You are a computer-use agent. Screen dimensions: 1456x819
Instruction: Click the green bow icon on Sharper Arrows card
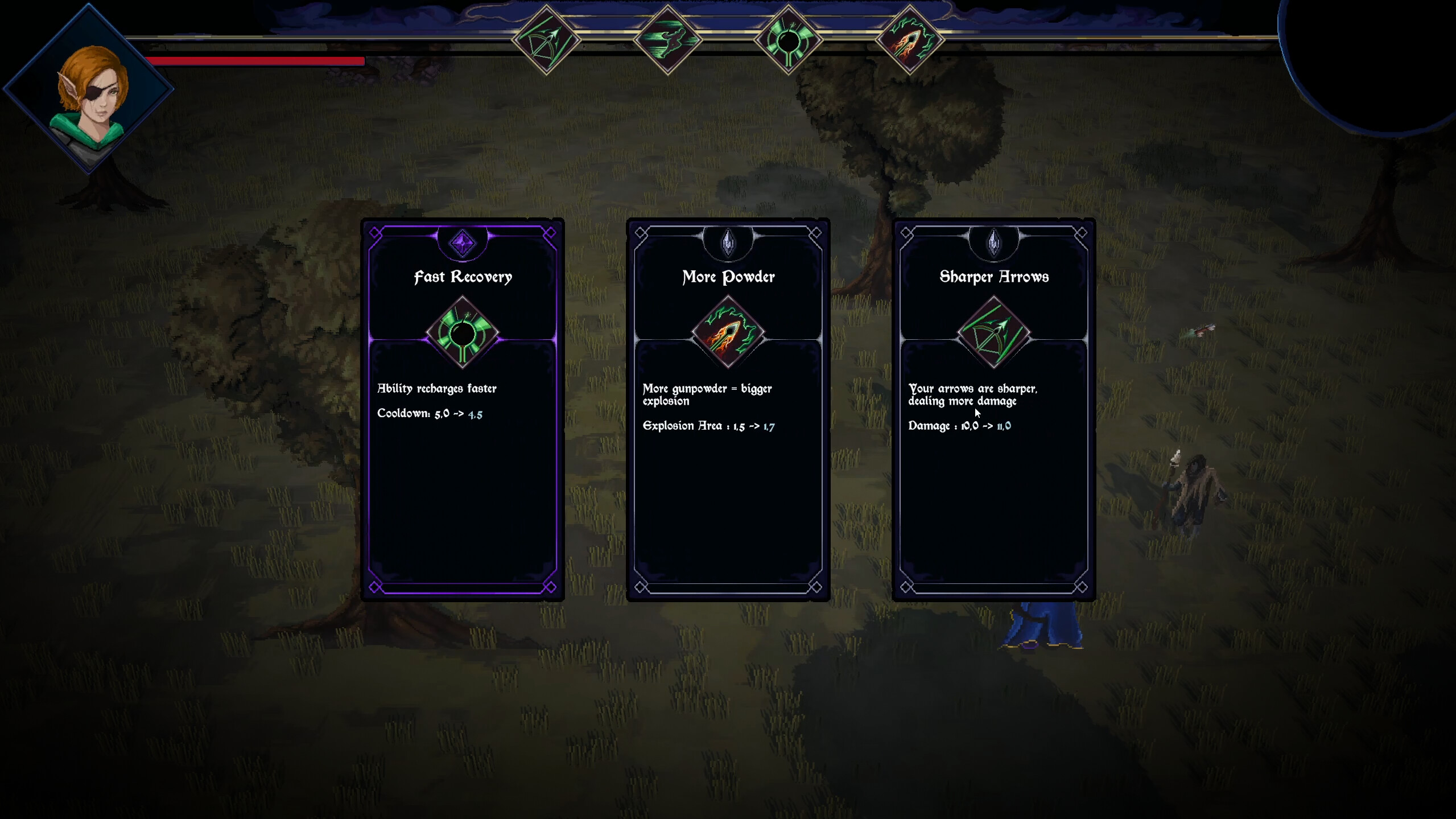[993, 332]
